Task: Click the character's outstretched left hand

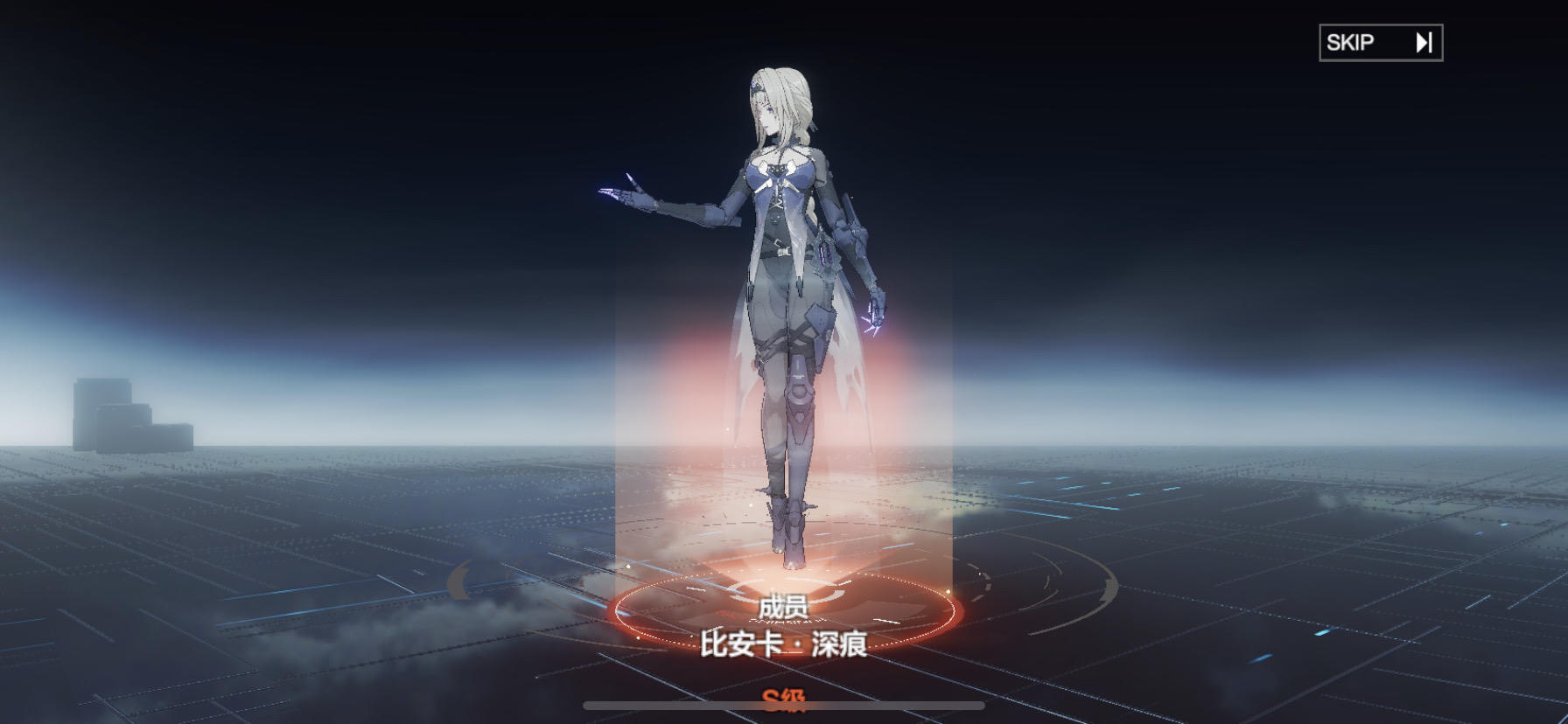Action: [628, 194]
